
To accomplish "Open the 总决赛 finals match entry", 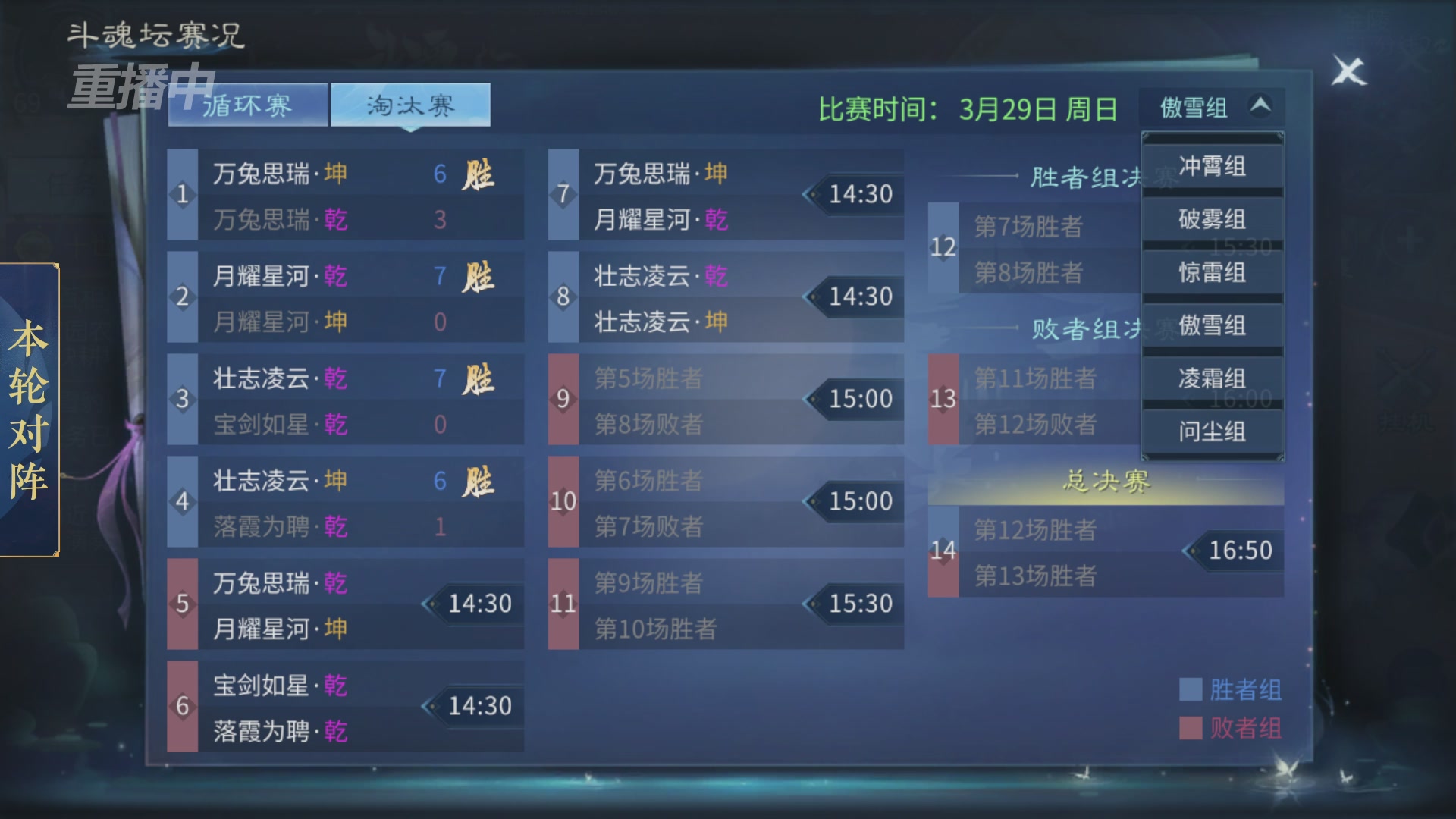I will pyautogui.click(x=1107, y=551).
